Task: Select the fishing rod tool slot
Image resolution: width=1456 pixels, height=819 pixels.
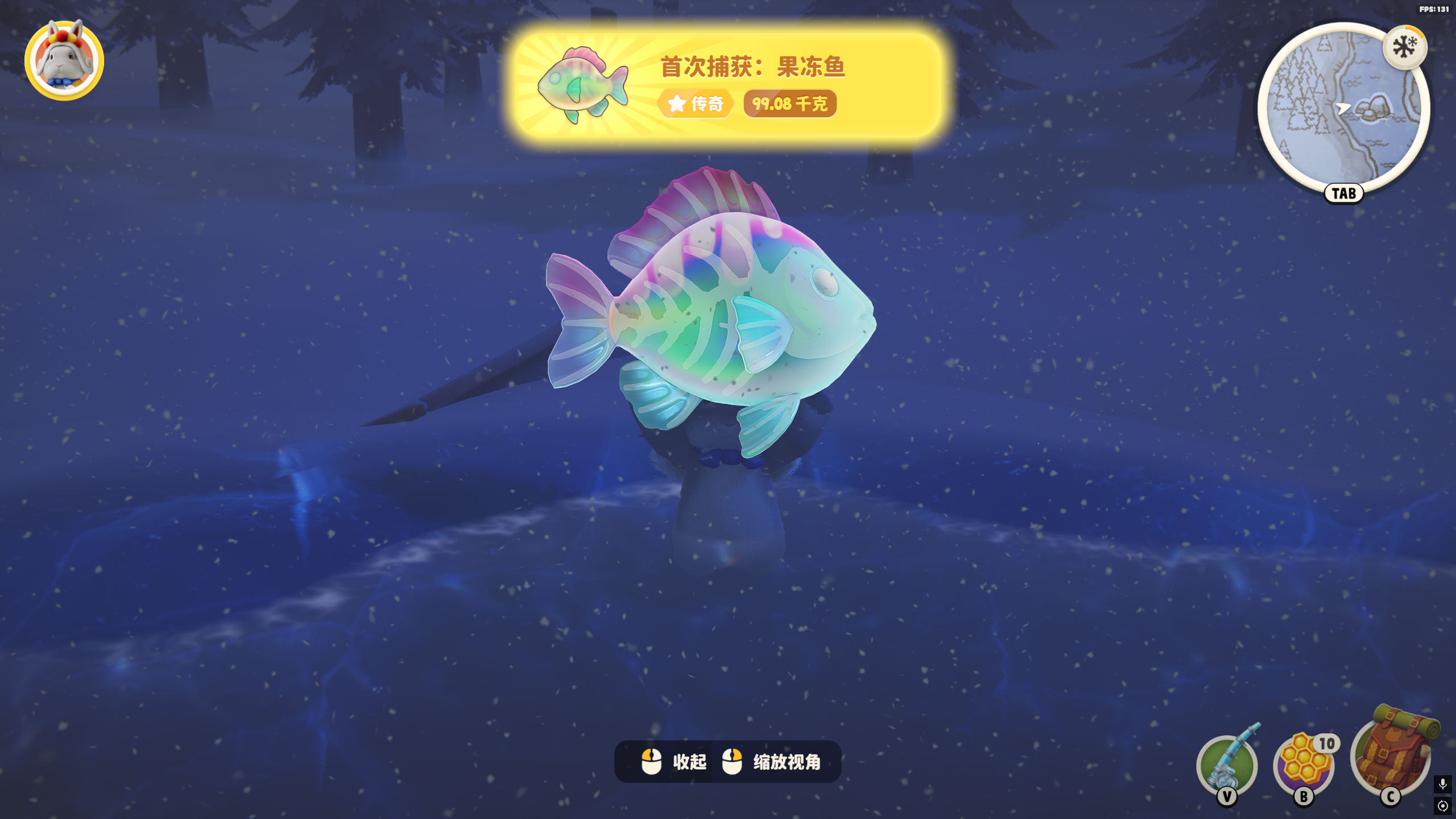Action: point(1227,764)
